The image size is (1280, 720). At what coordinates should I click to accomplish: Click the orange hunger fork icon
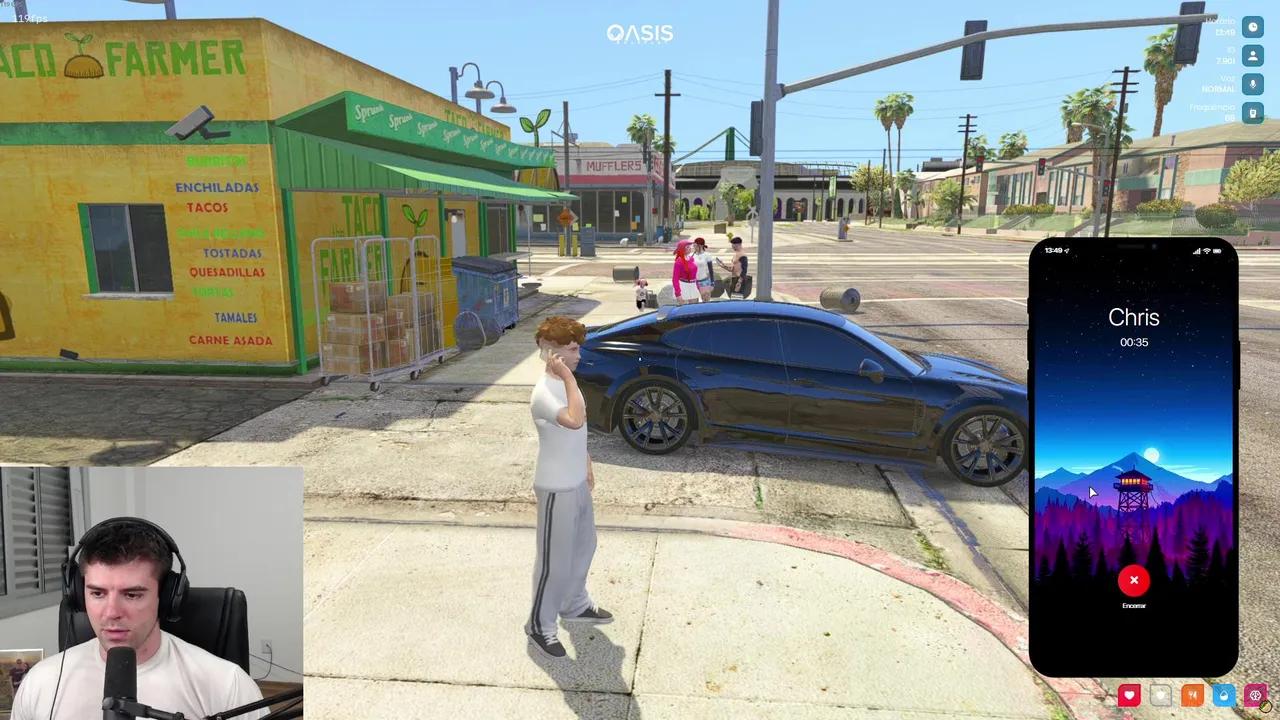(x=1192, y=695)
